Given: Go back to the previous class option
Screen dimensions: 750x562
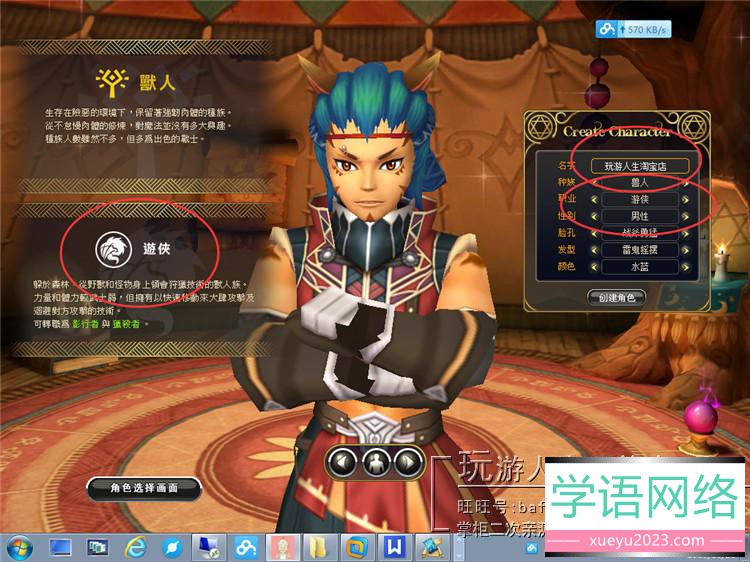Looking at the screenshot, I should tap(595, 199).
